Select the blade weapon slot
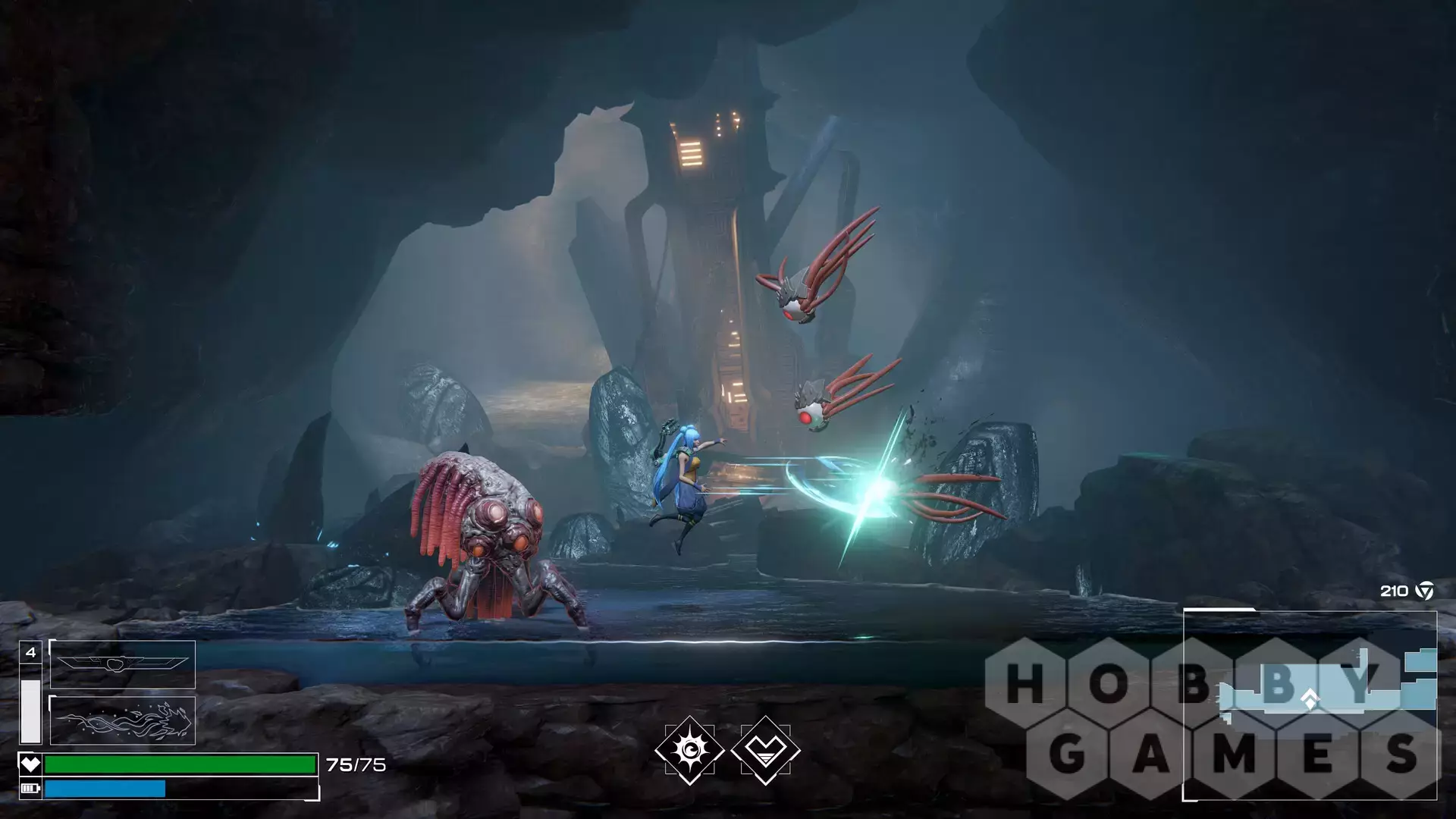The image size is (1456, 819). pos(123,664)
